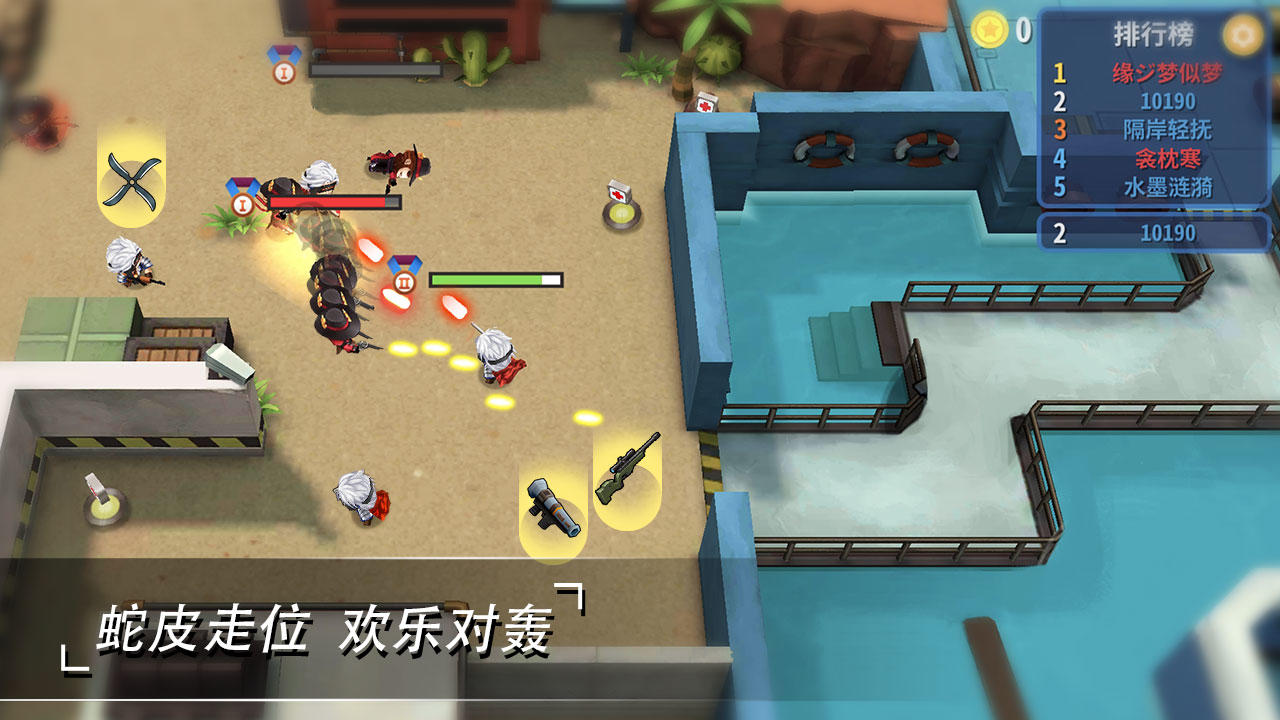Click the first-aid kit pickup icon
Screen dimensions: 1280x720
pyautogui.click(x=619, y=190)
